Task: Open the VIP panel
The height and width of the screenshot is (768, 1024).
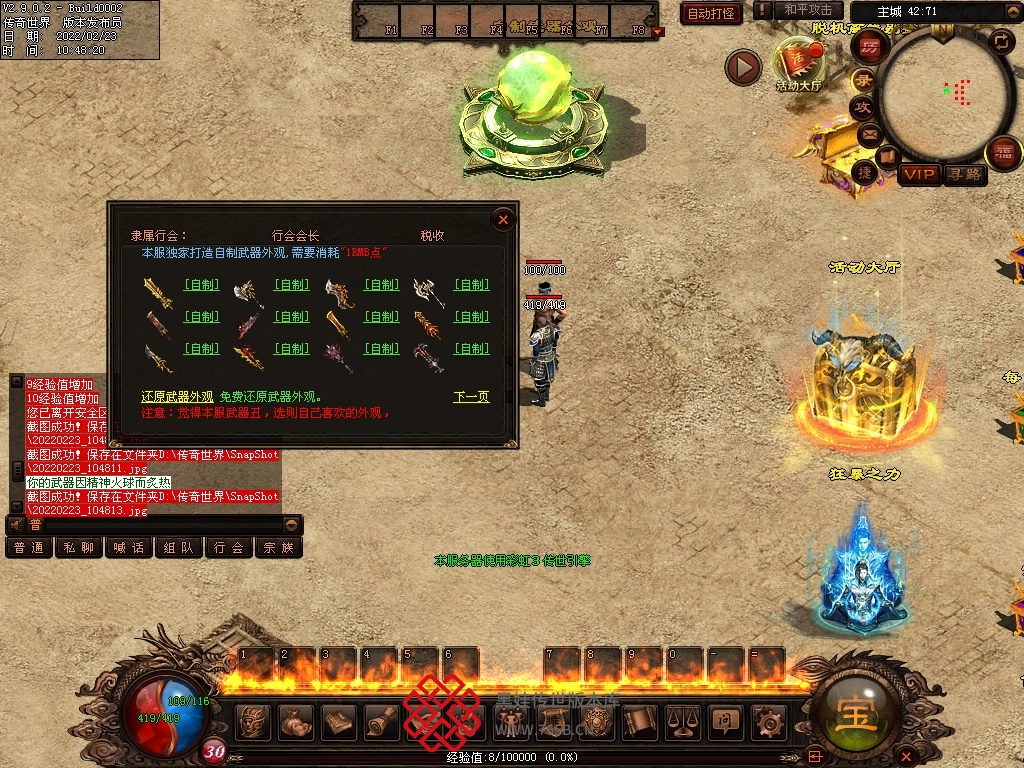Action: (x=919, y=175)
